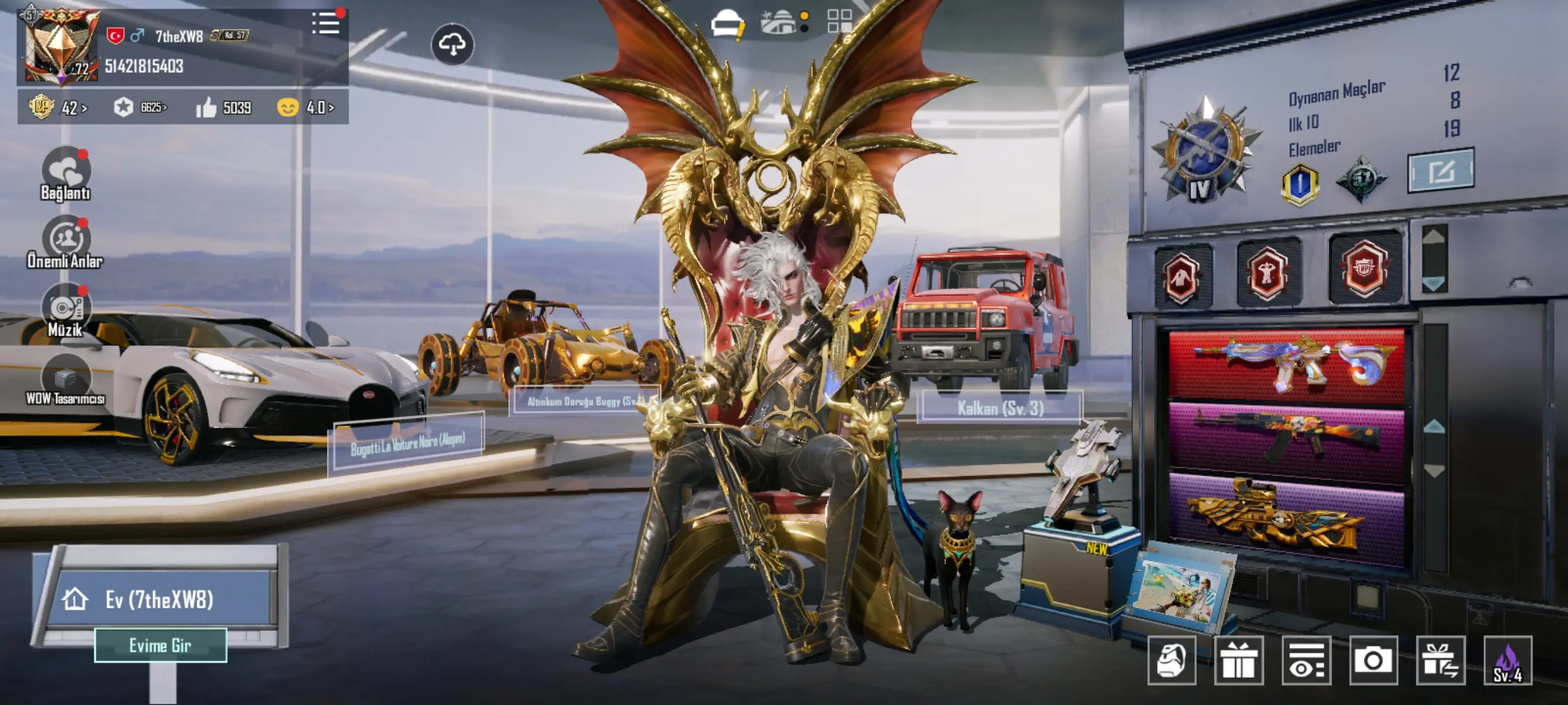Show the likes count 5039
The height and width of the screenshot is (705, 1568).
[x=224, y=107]
